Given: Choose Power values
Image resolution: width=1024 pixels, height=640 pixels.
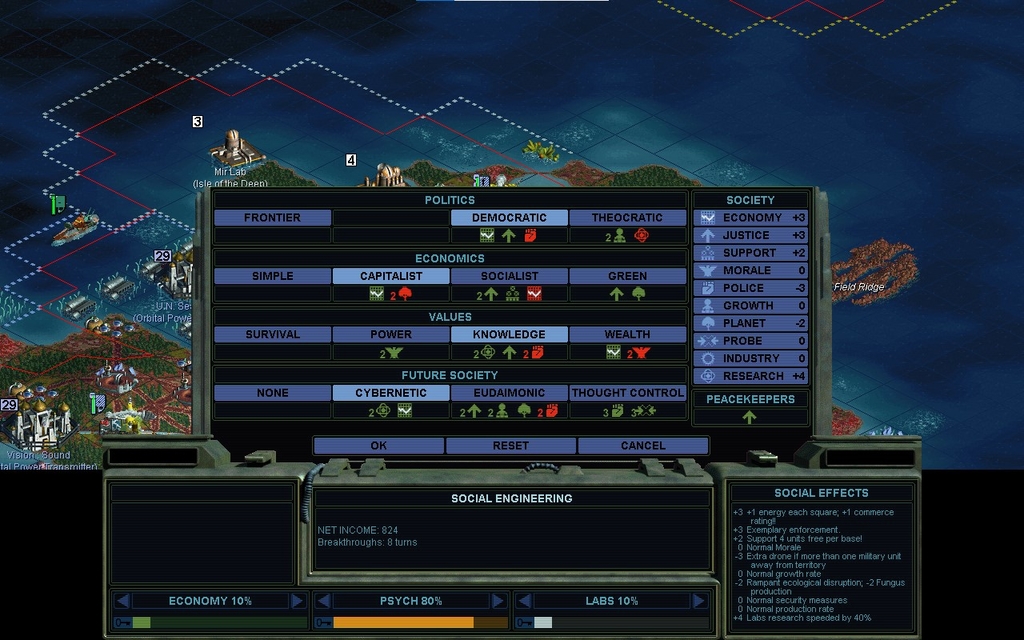Looking at the screenshot, I should pyautogui.click(x=391, y=335).
